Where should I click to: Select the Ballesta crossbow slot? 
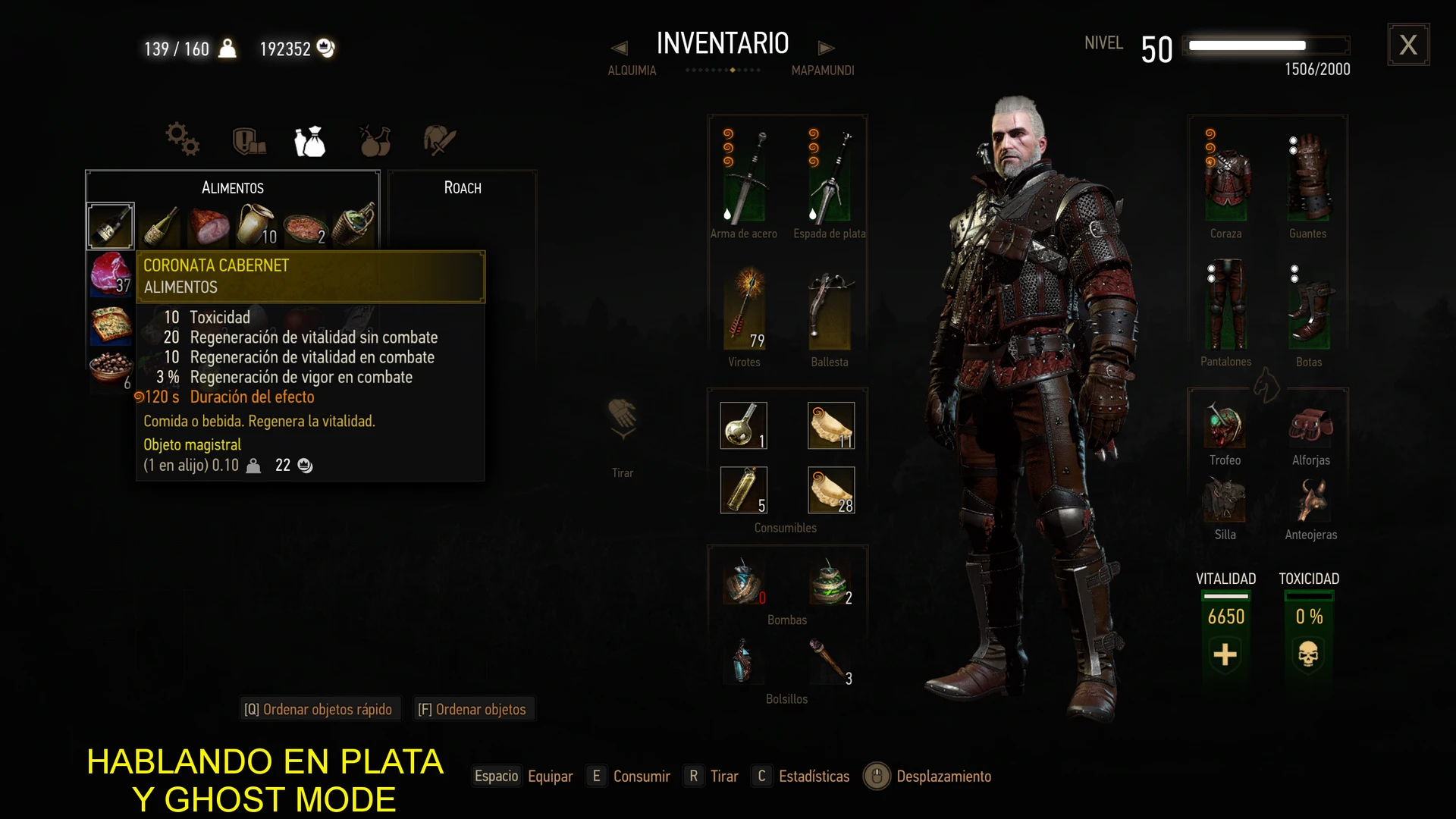pos(830,309)
